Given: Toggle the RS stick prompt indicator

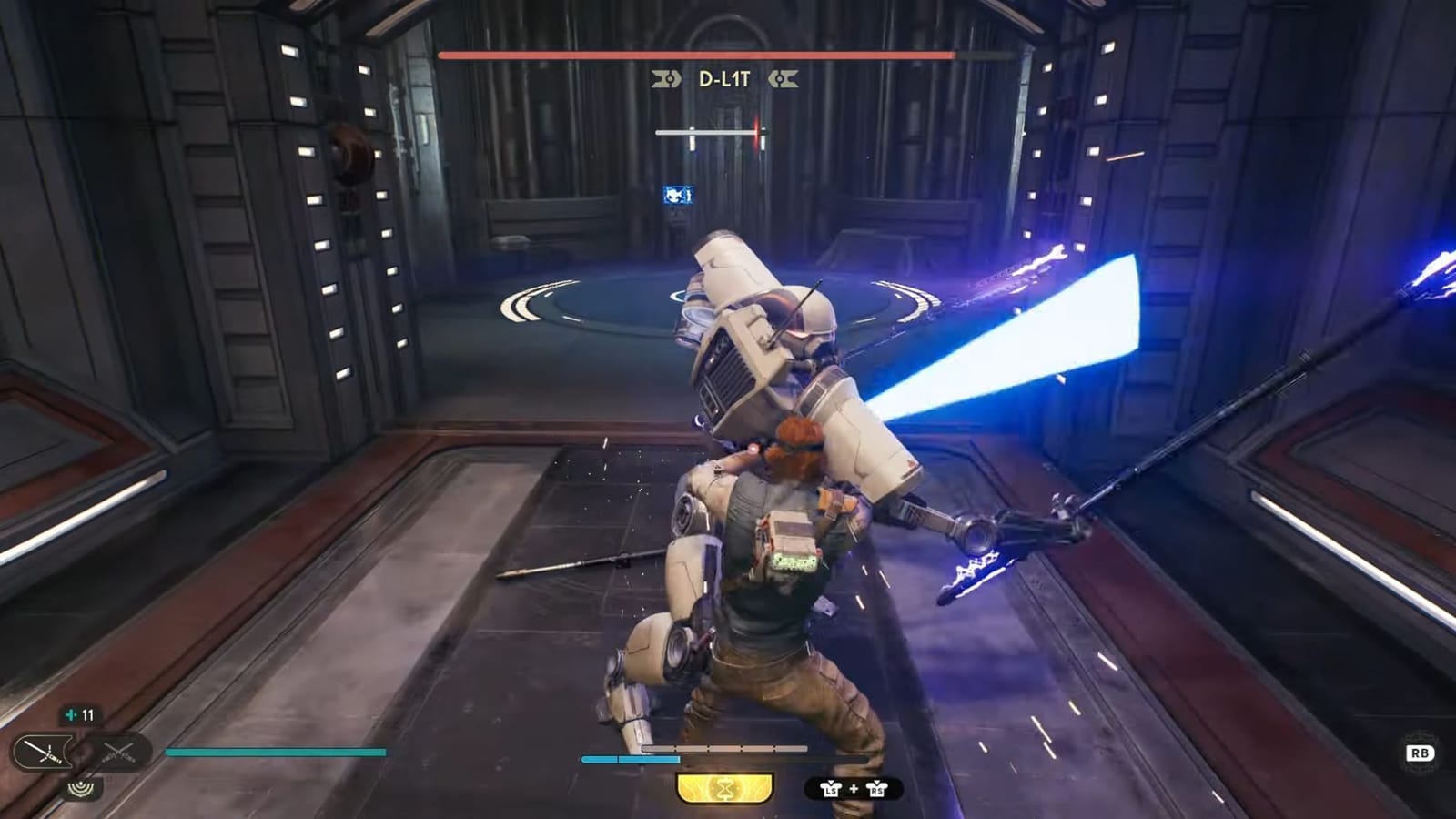Looking at the screenshot, I should click(x=877, y=790).
